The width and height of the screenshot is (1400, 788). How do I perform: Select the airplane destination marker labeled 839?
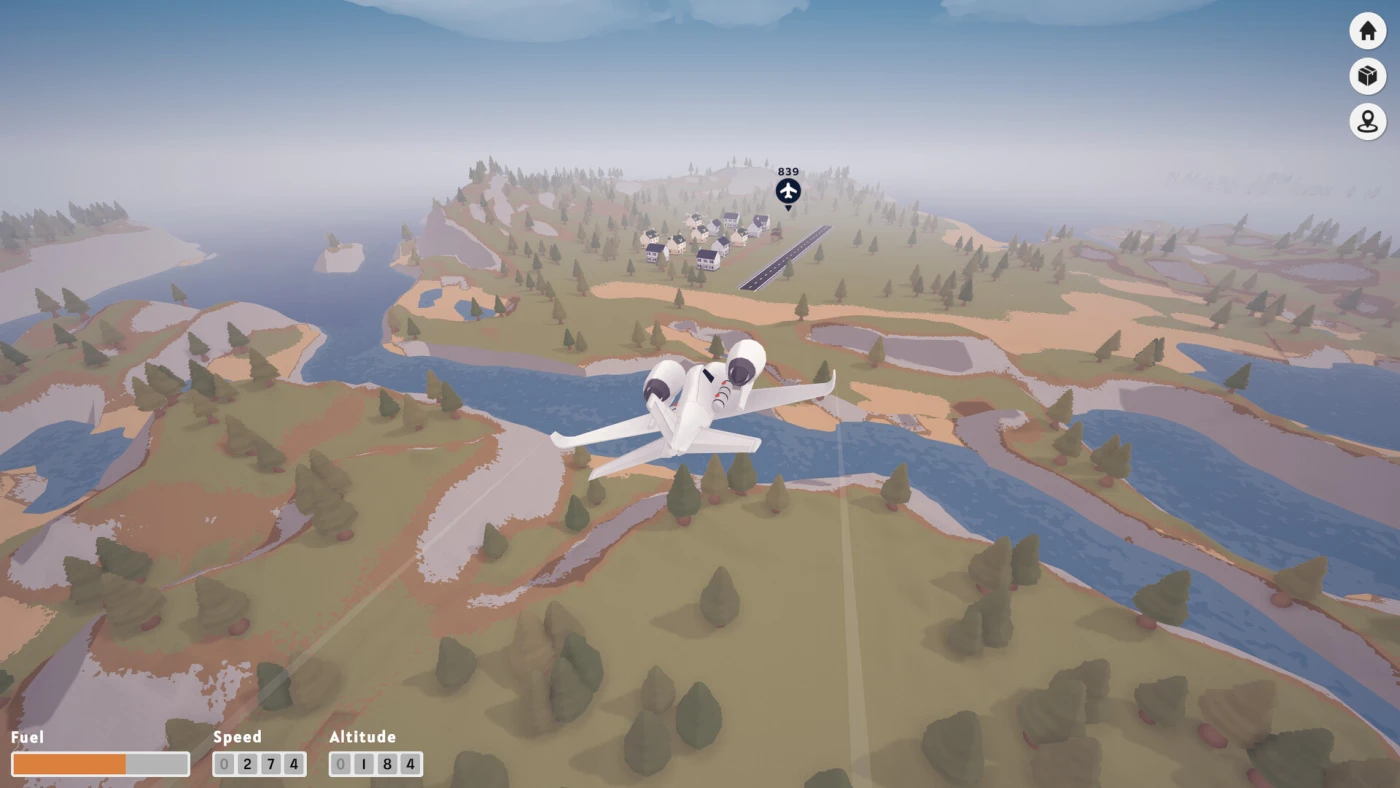(x=788, y=191)
